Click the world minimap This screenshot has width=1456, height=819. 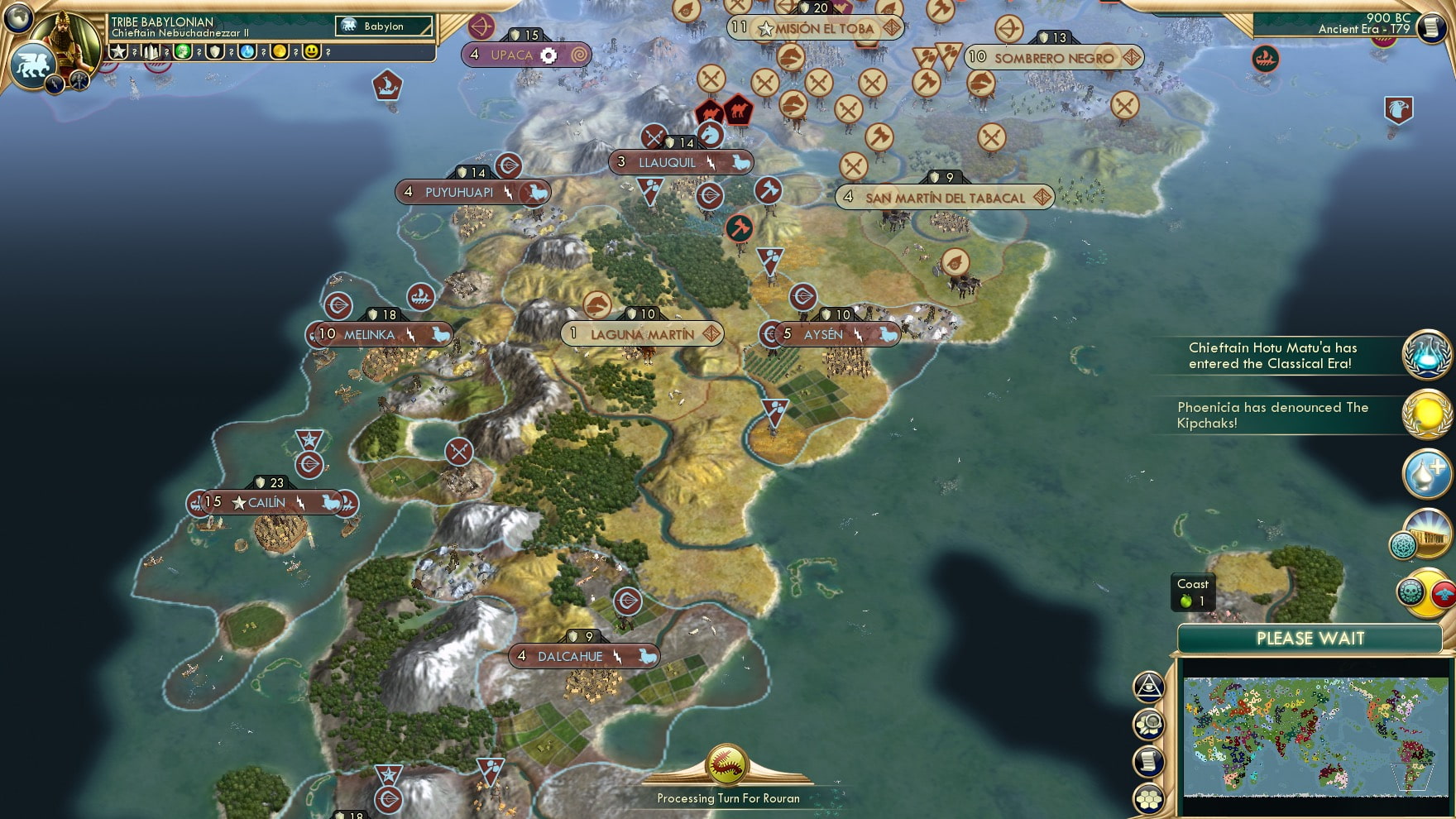[1315, 735]
